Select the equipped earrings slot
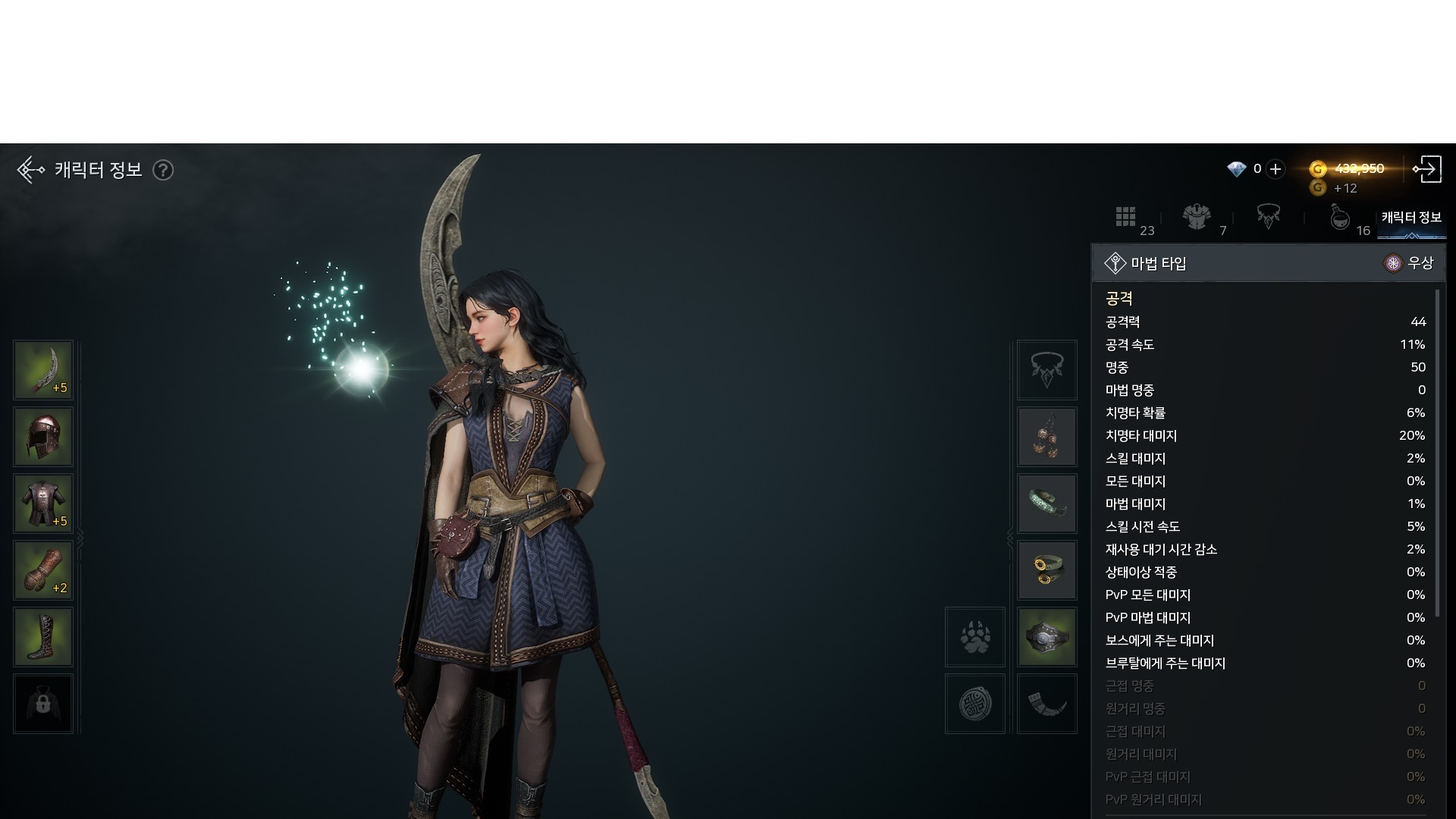 point(1047,438)
